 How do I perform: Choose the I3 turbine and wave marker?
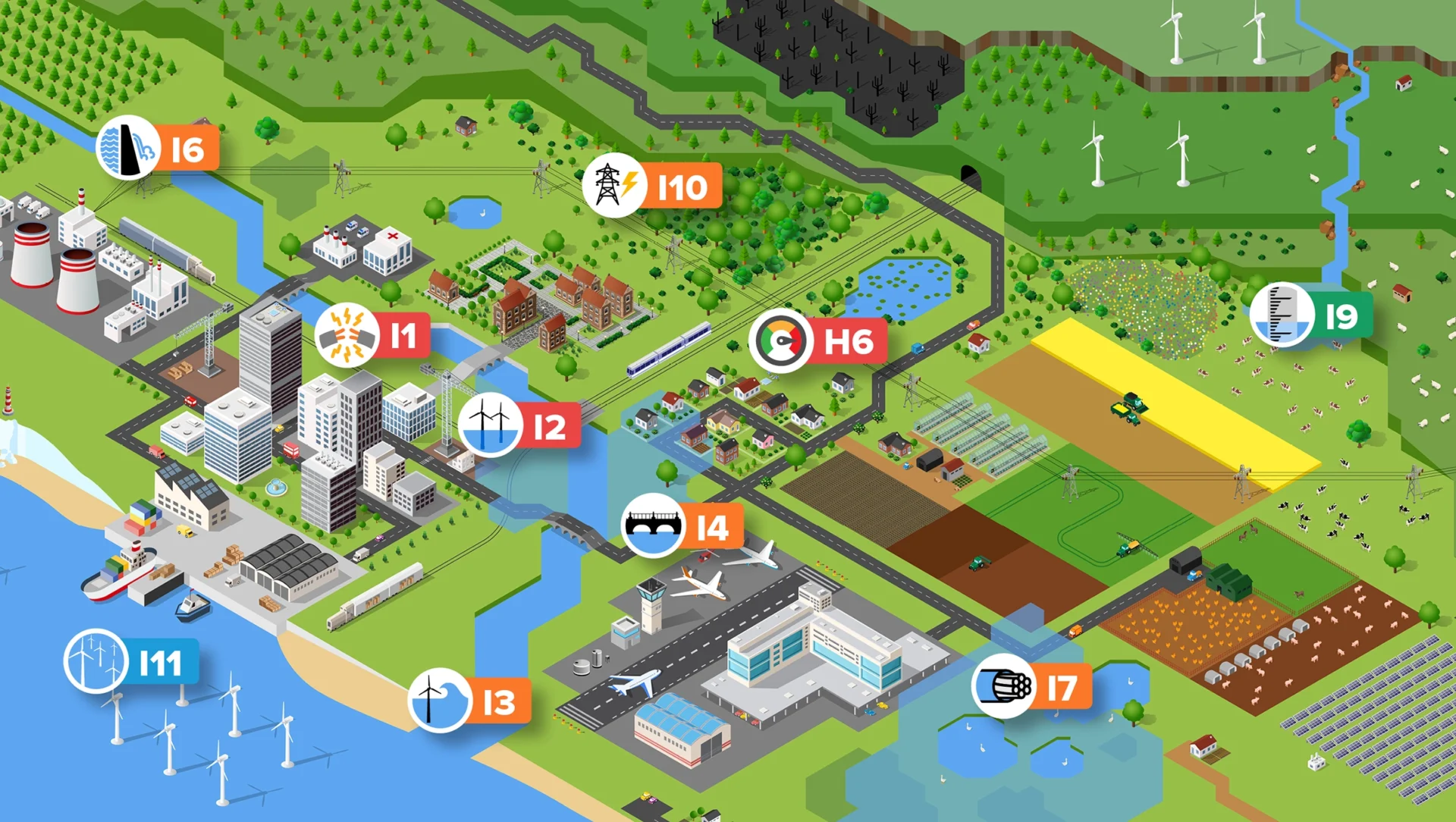pyautogui.click(x=440, y=701)
